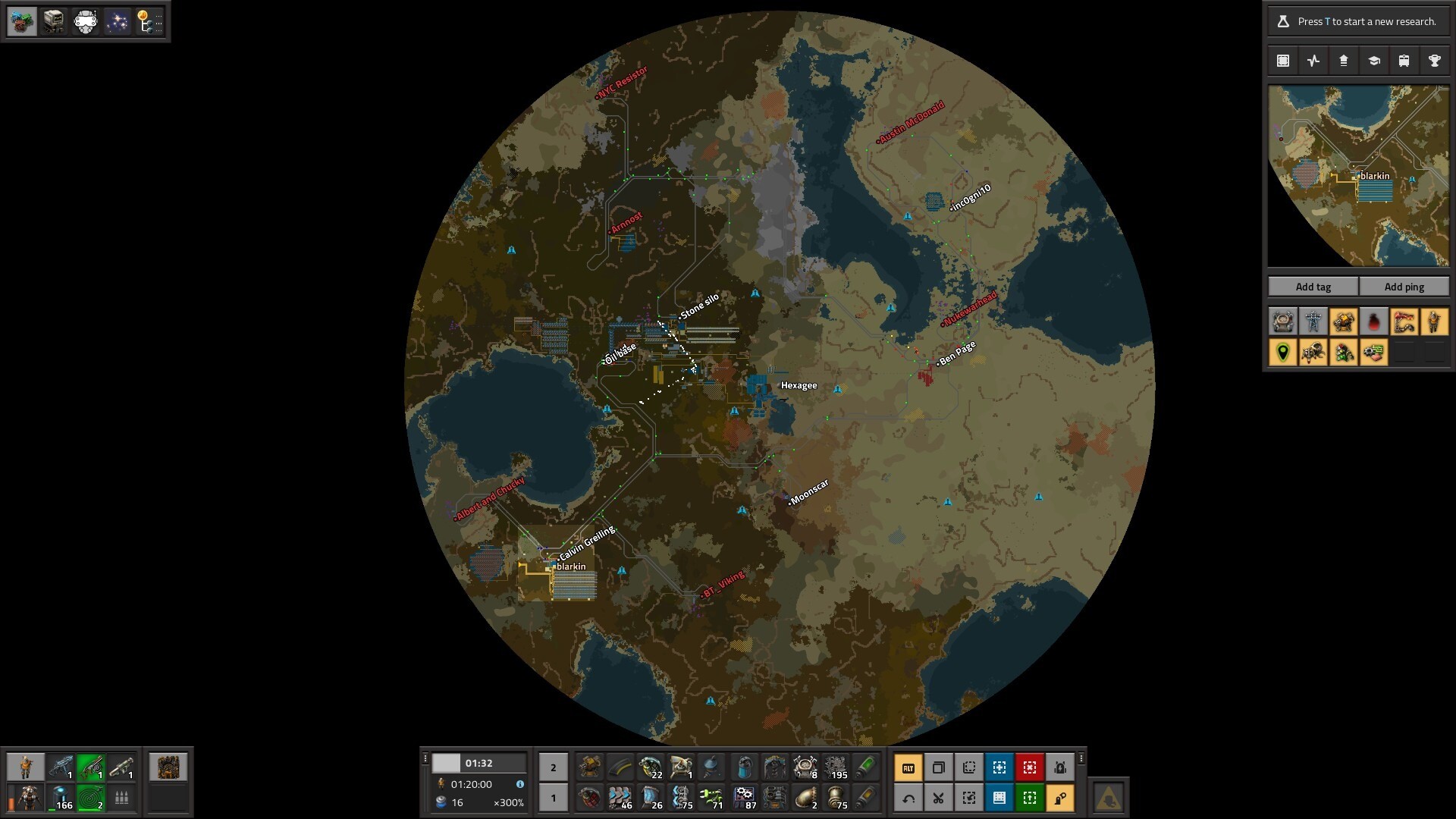The width and height of the screenshot is (1456, 819).
Task: Open the tree diagram icon with gold orb
Action: coord(148,21)
